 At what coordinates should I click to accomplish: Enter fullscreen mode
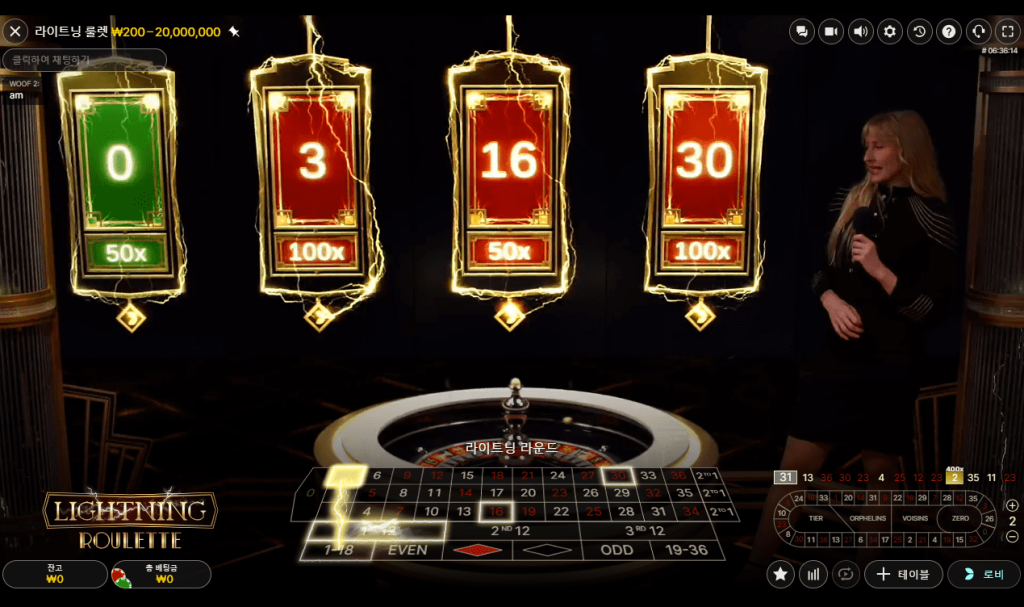[x=1008, y=31]
